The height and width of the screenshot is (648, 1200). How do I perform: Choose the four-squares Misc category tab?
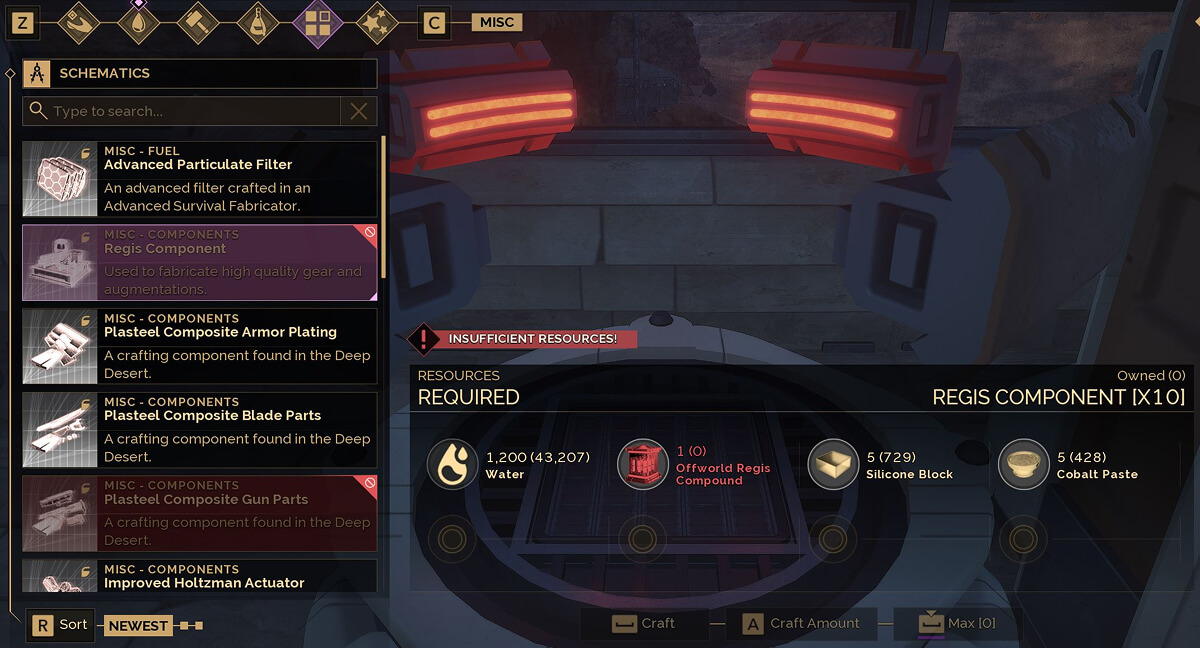tap(318, 23)
